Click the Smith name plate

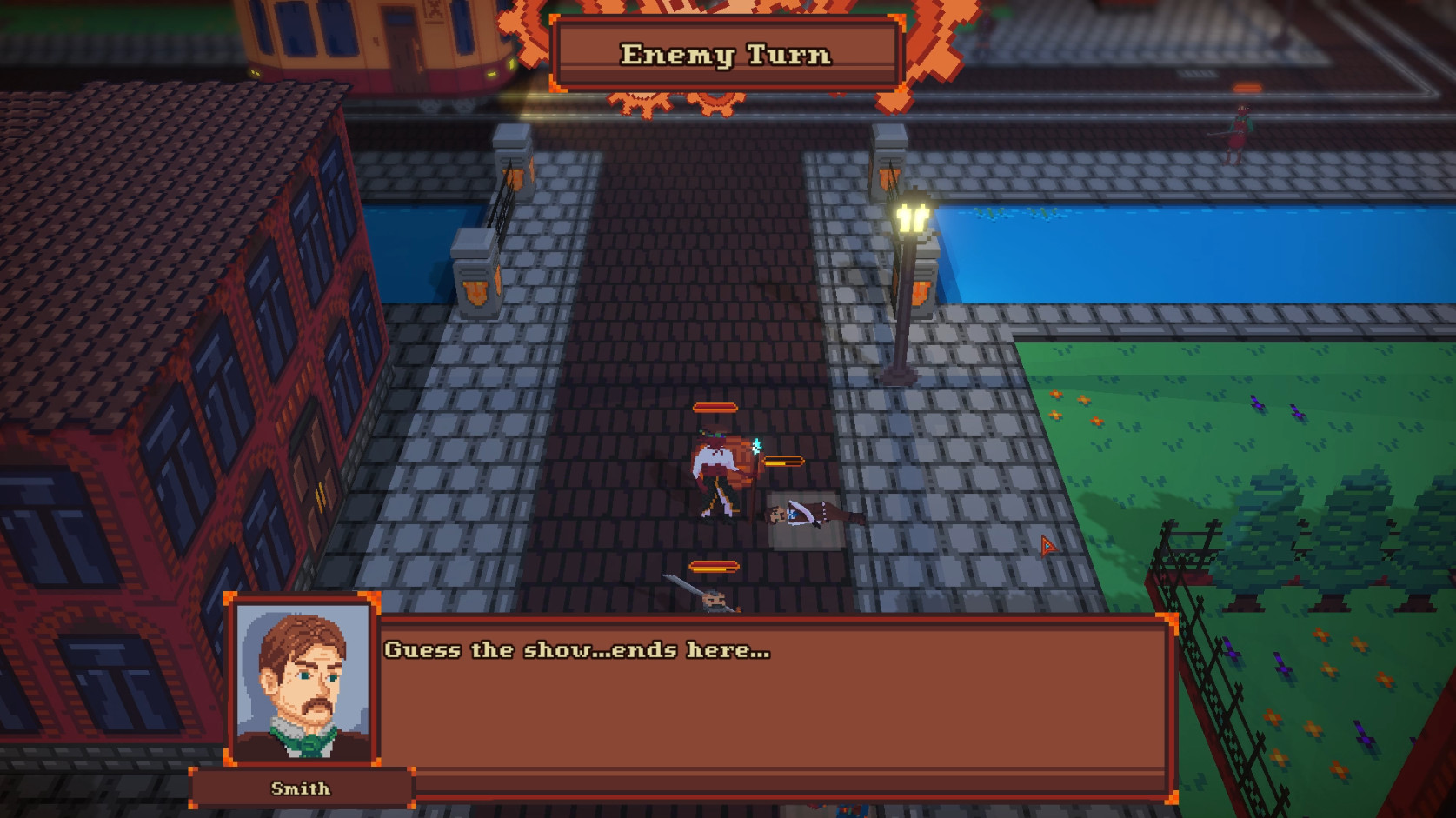point(299,788)
